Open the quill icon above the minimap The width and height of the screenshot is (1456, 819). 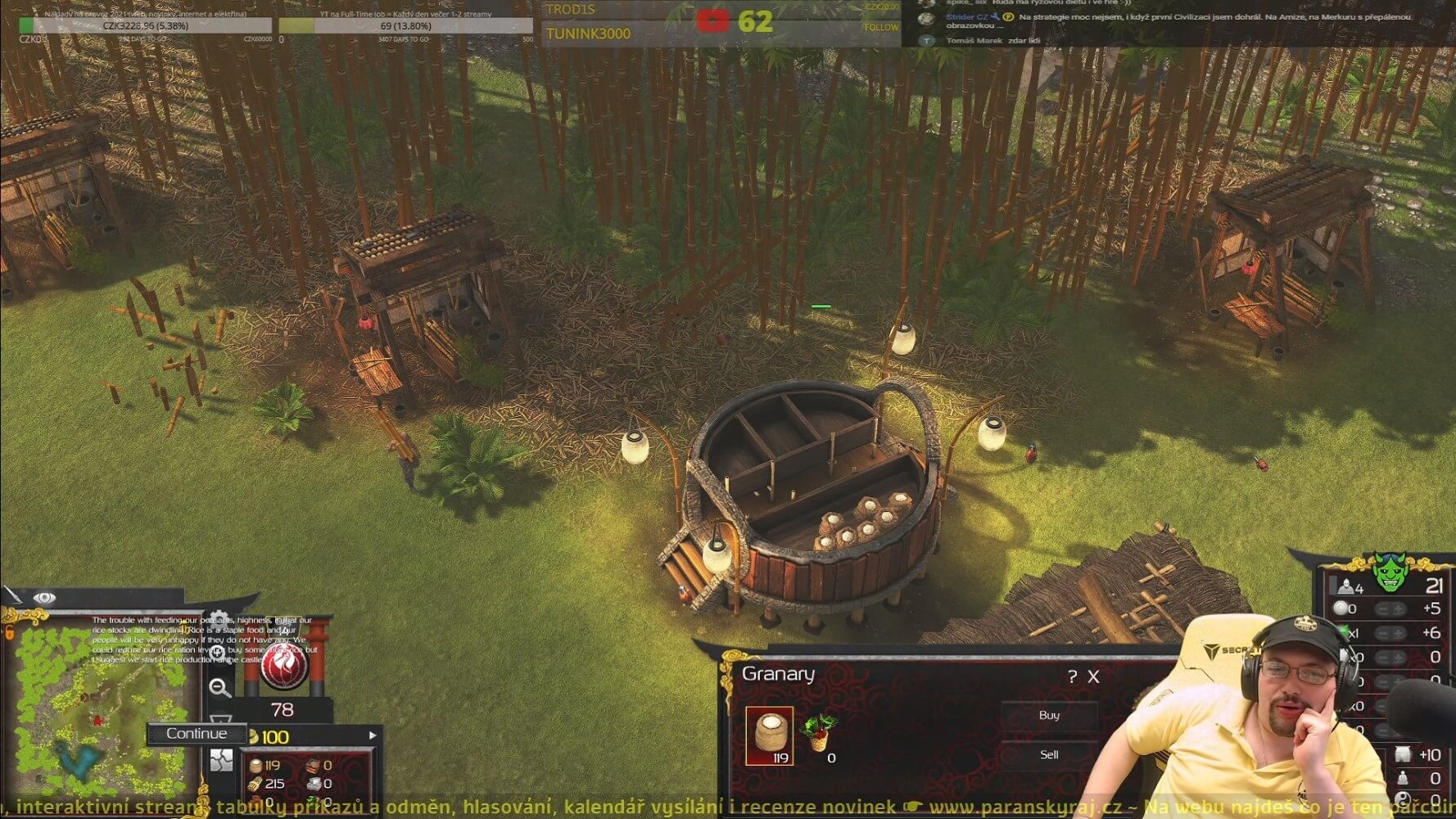tap(11, 595)
